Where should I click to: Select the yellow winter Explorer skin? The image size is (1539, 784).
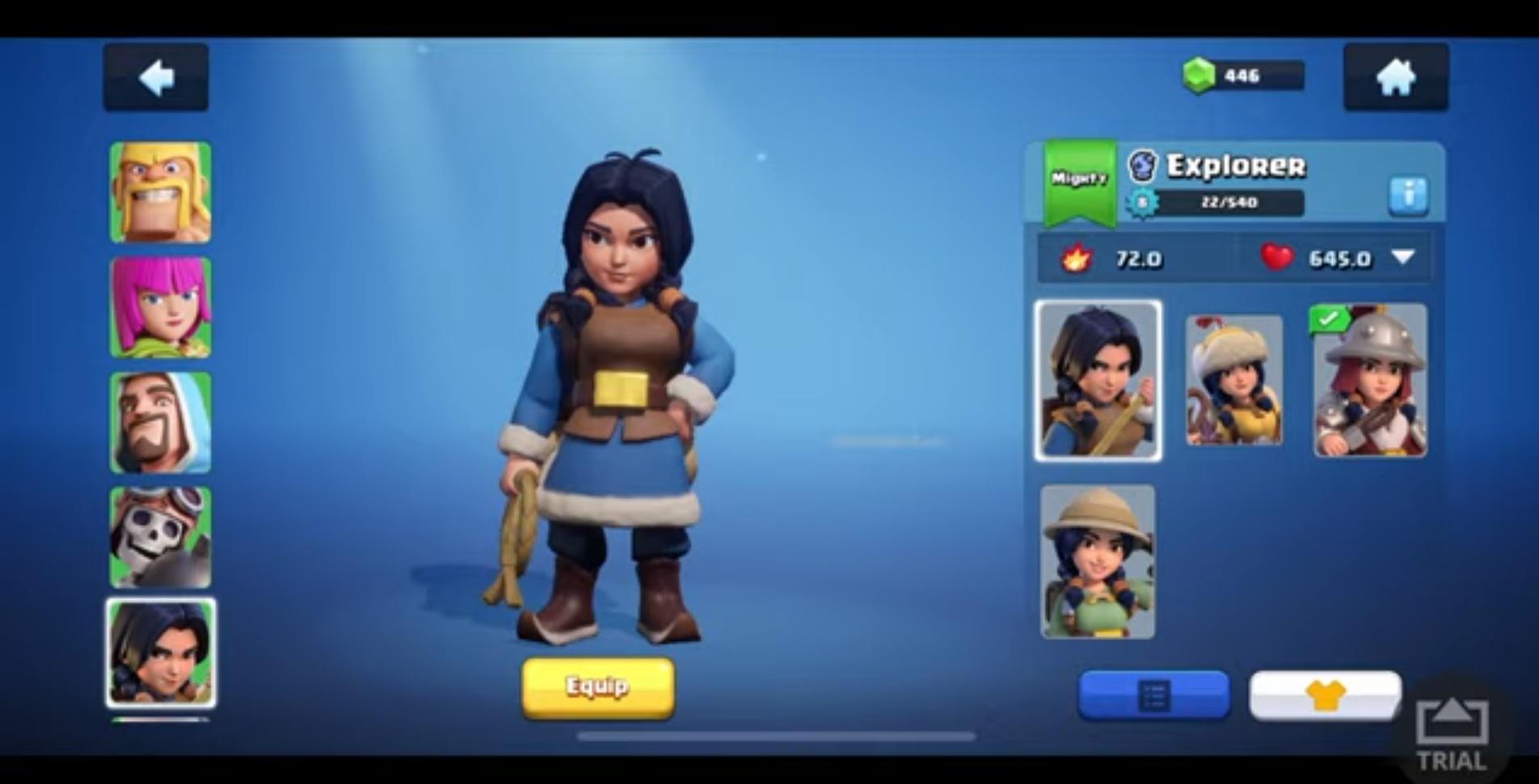[1232, 380]
